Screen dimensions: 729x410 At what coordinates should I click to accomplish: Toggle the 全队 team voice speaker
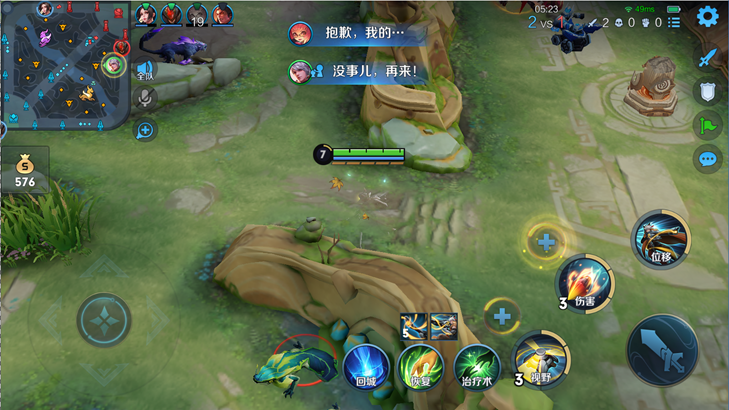145,71
